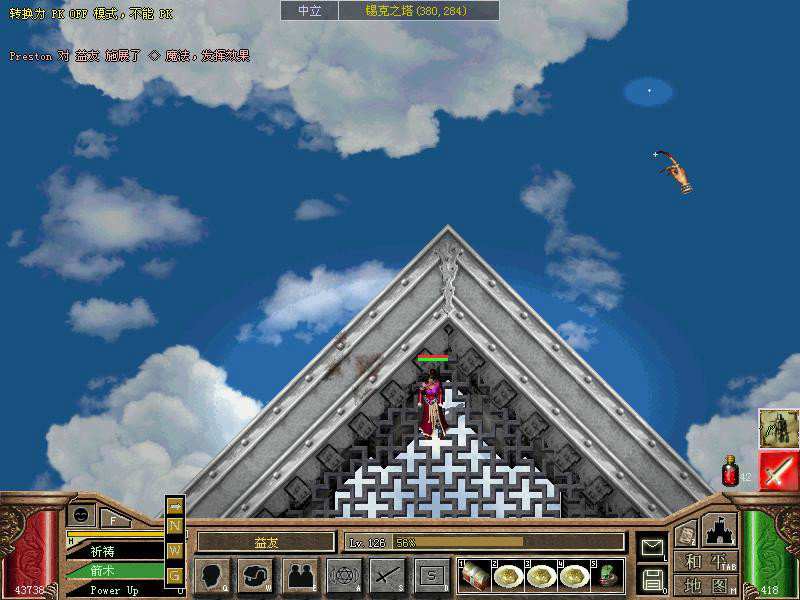Image resolution: width=800 pixels, height=600 pixels.
Task: Open the 地图 map button
Action: click(705, 585)
